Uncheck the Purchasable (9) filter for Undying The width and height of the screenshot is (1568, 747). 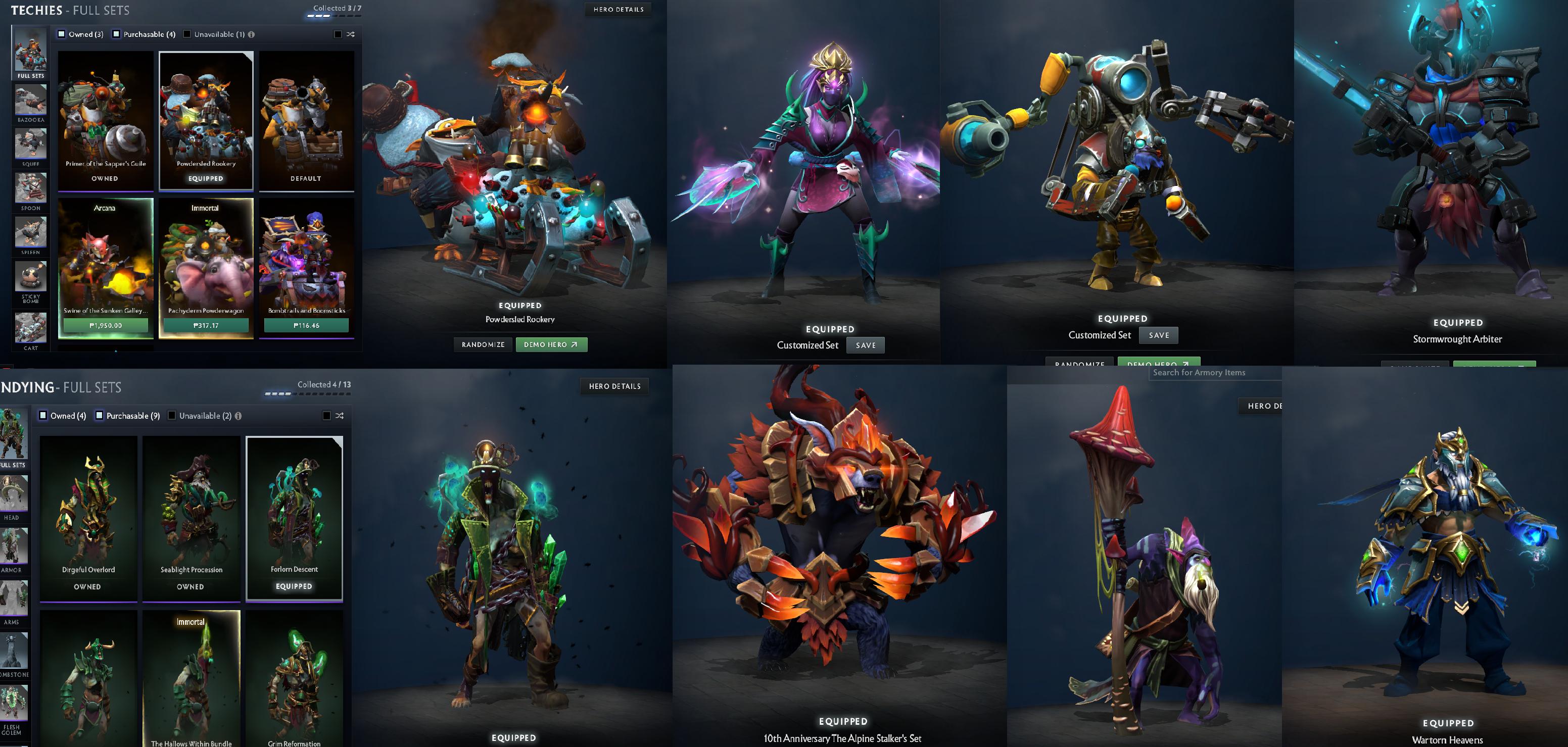click(x=99, y=416)
